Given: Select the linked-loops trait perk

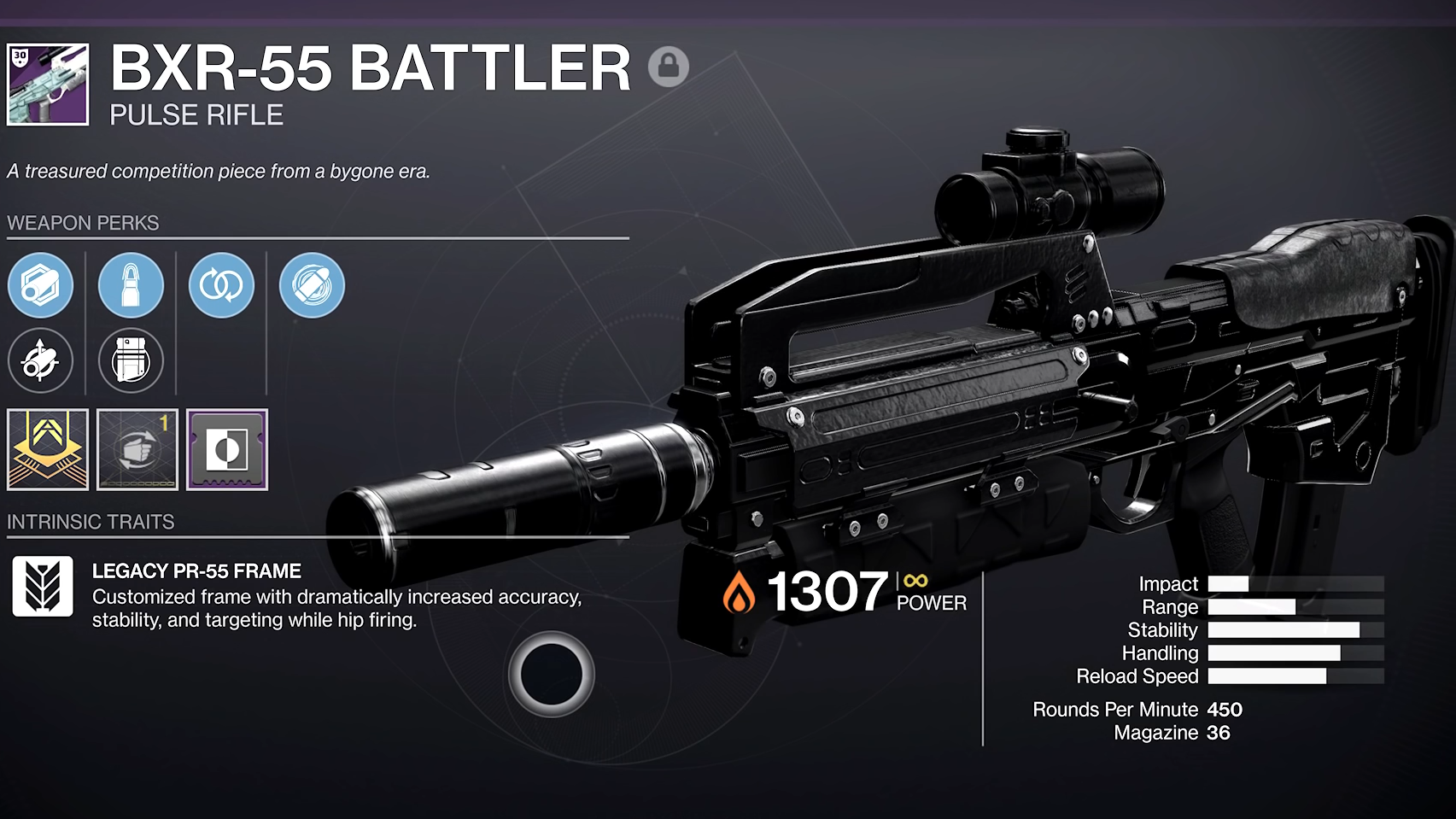Looking at the screenshot, I should tap(221, 287).
